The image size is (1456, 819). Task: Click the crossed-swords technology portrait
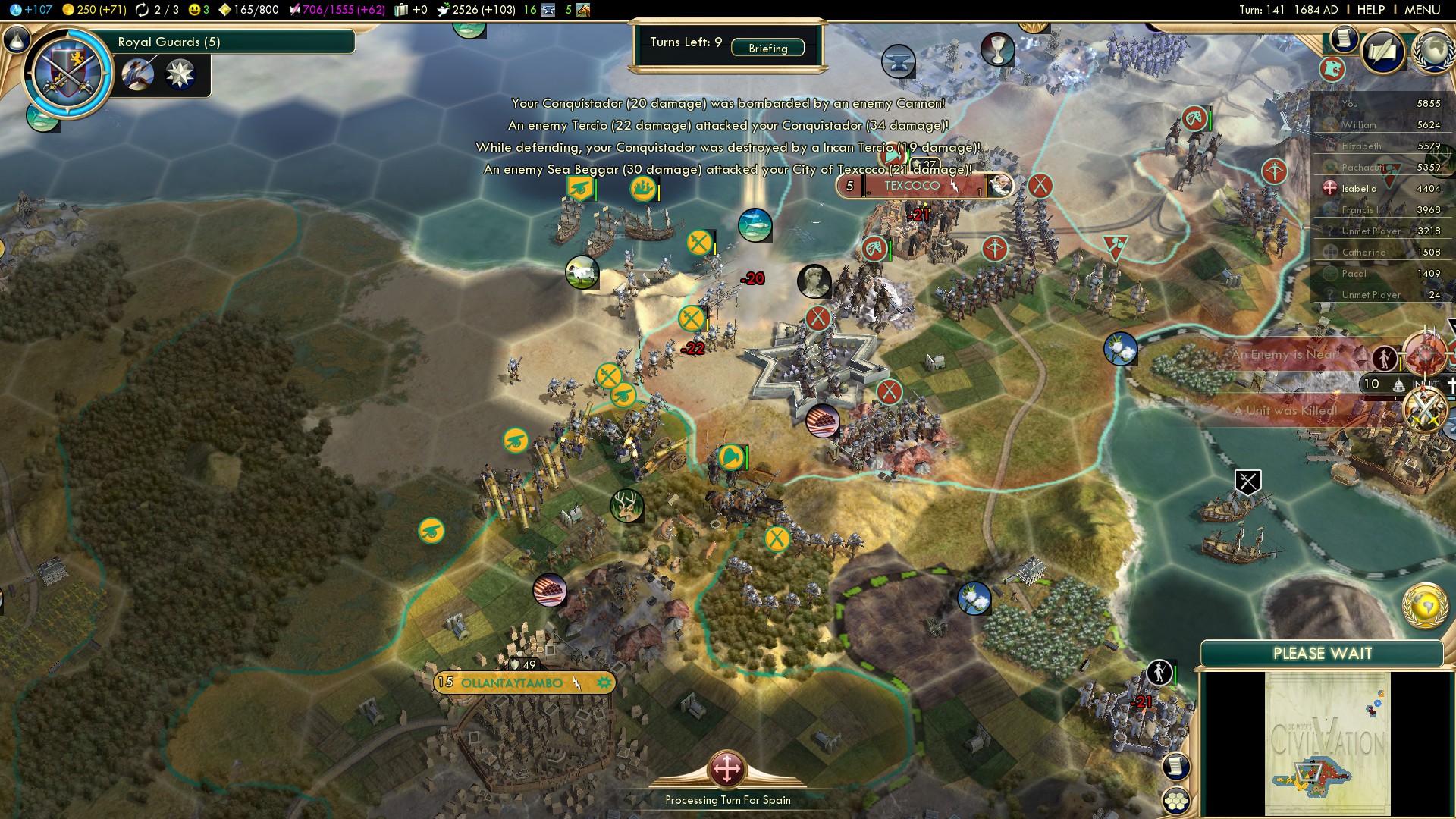[67, 73]
